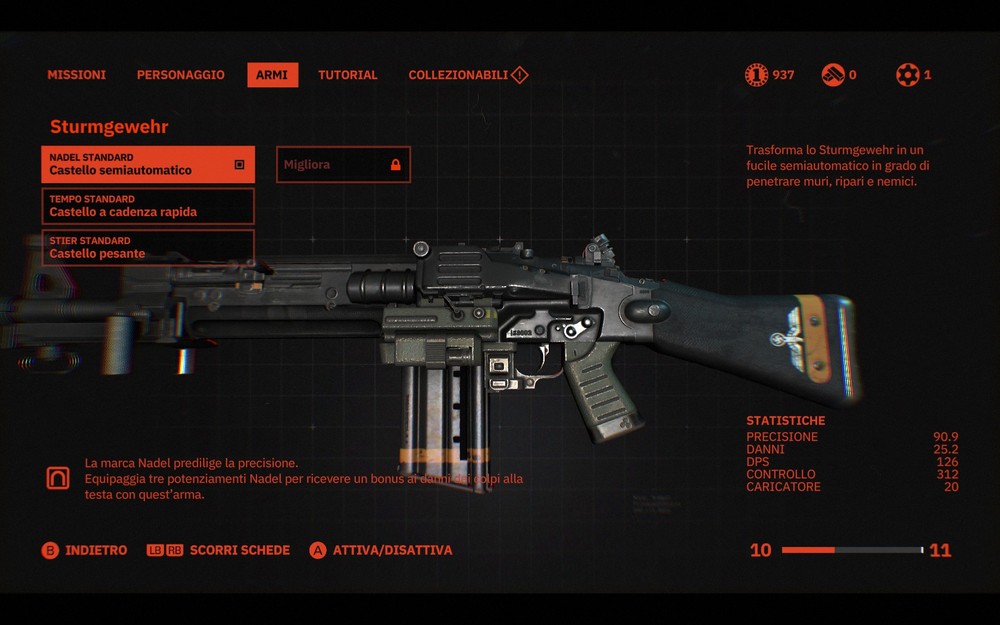Select the Armi tab
Viewport: 1000px width, 625px height.
(x=272, y=75)
